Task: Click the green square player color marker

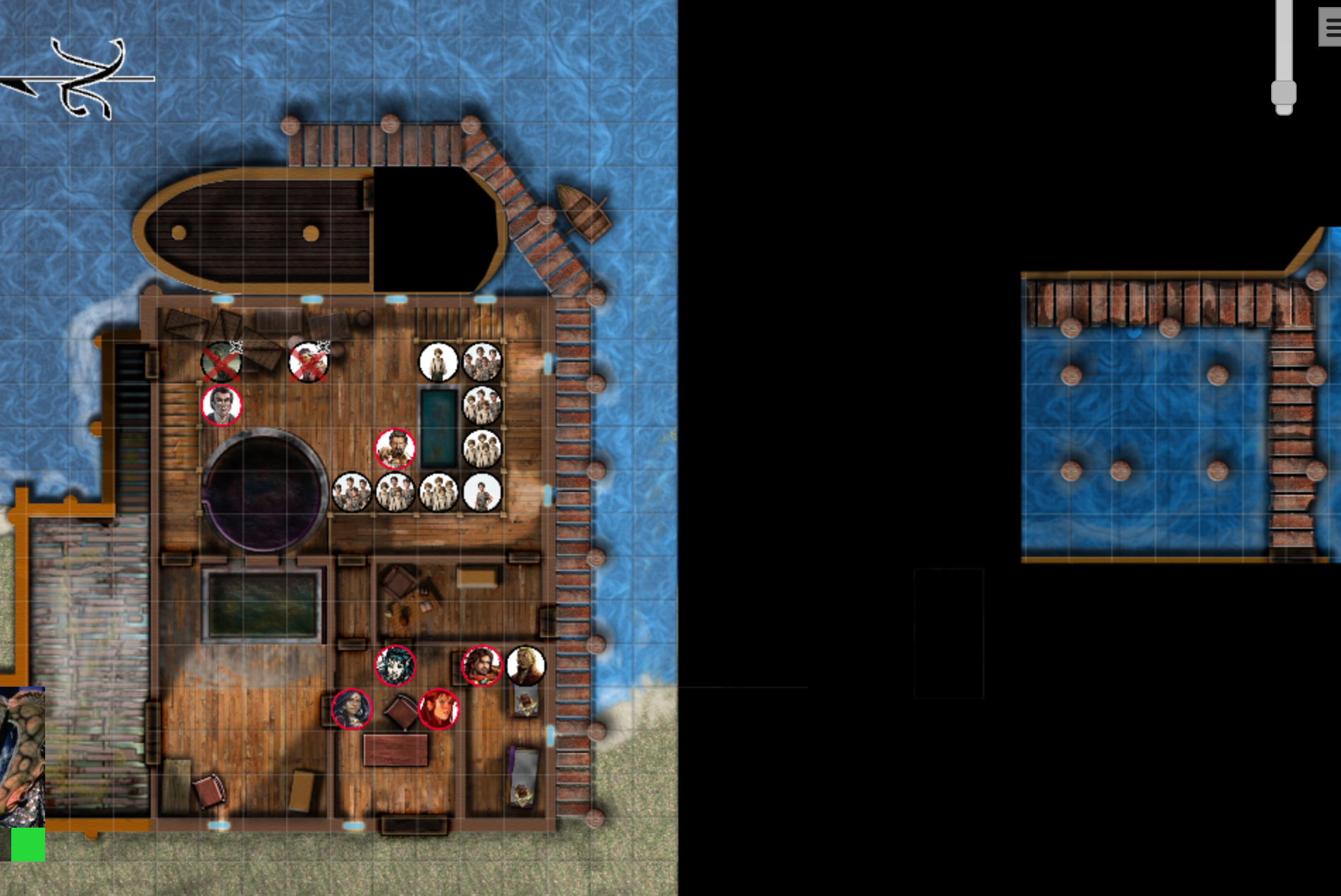Action: pyautogui.click(x=28, y=845)
